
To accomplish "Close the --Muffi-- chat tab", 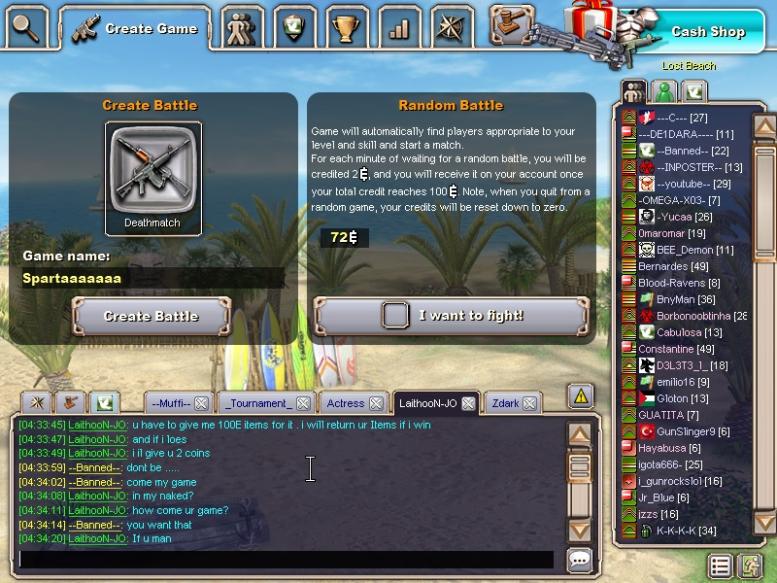I will (x=201, y=404).
